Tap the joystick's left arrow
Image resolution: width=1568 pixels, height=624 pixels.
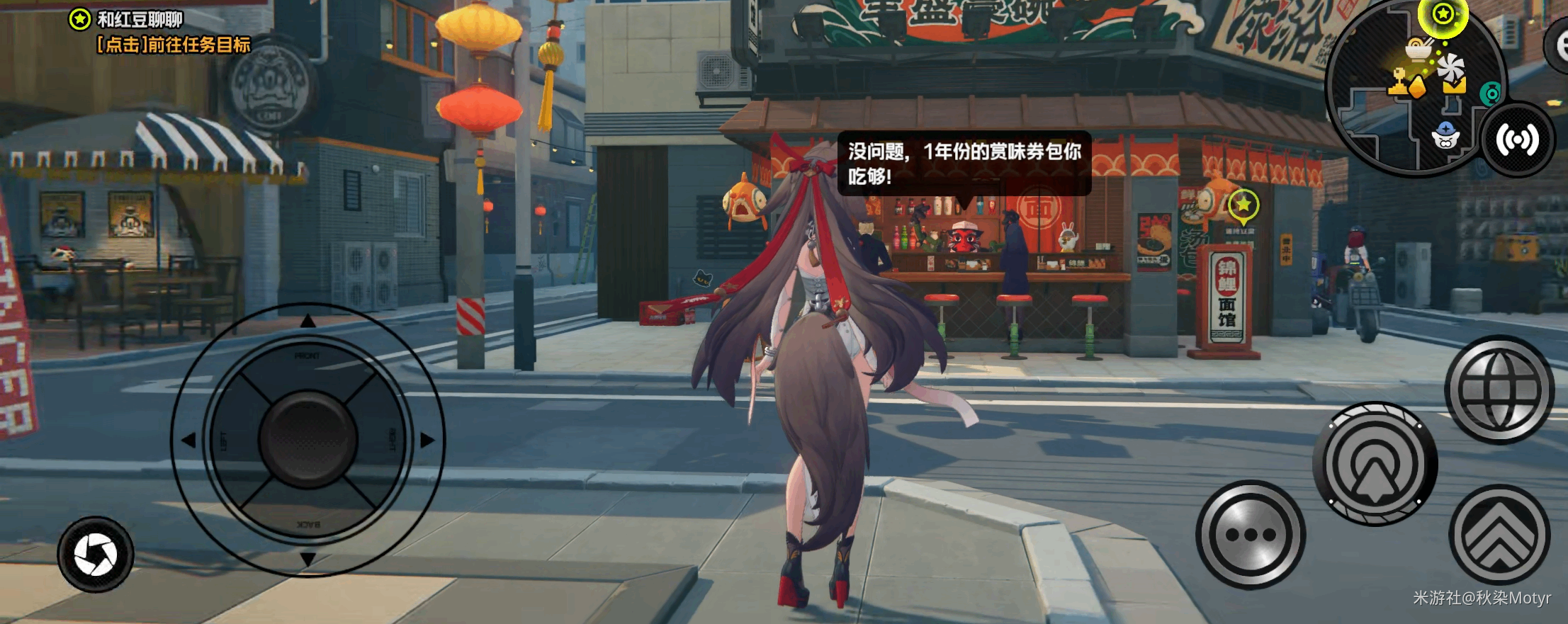point(188,440)
